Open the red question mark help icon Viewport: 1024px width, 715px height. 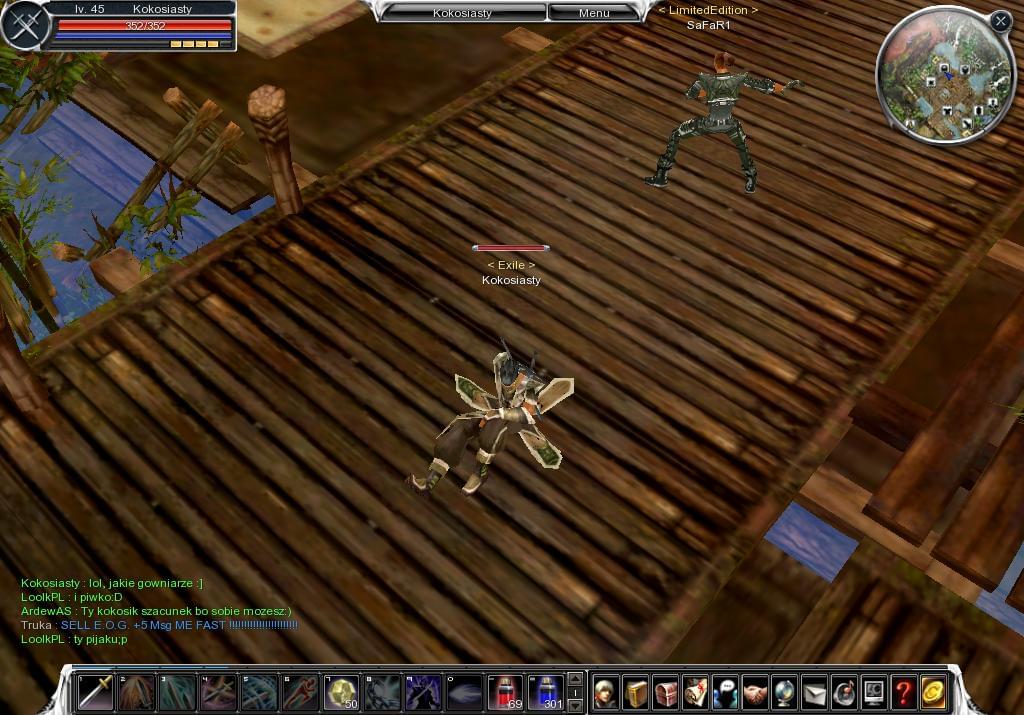tap(903, 691)
